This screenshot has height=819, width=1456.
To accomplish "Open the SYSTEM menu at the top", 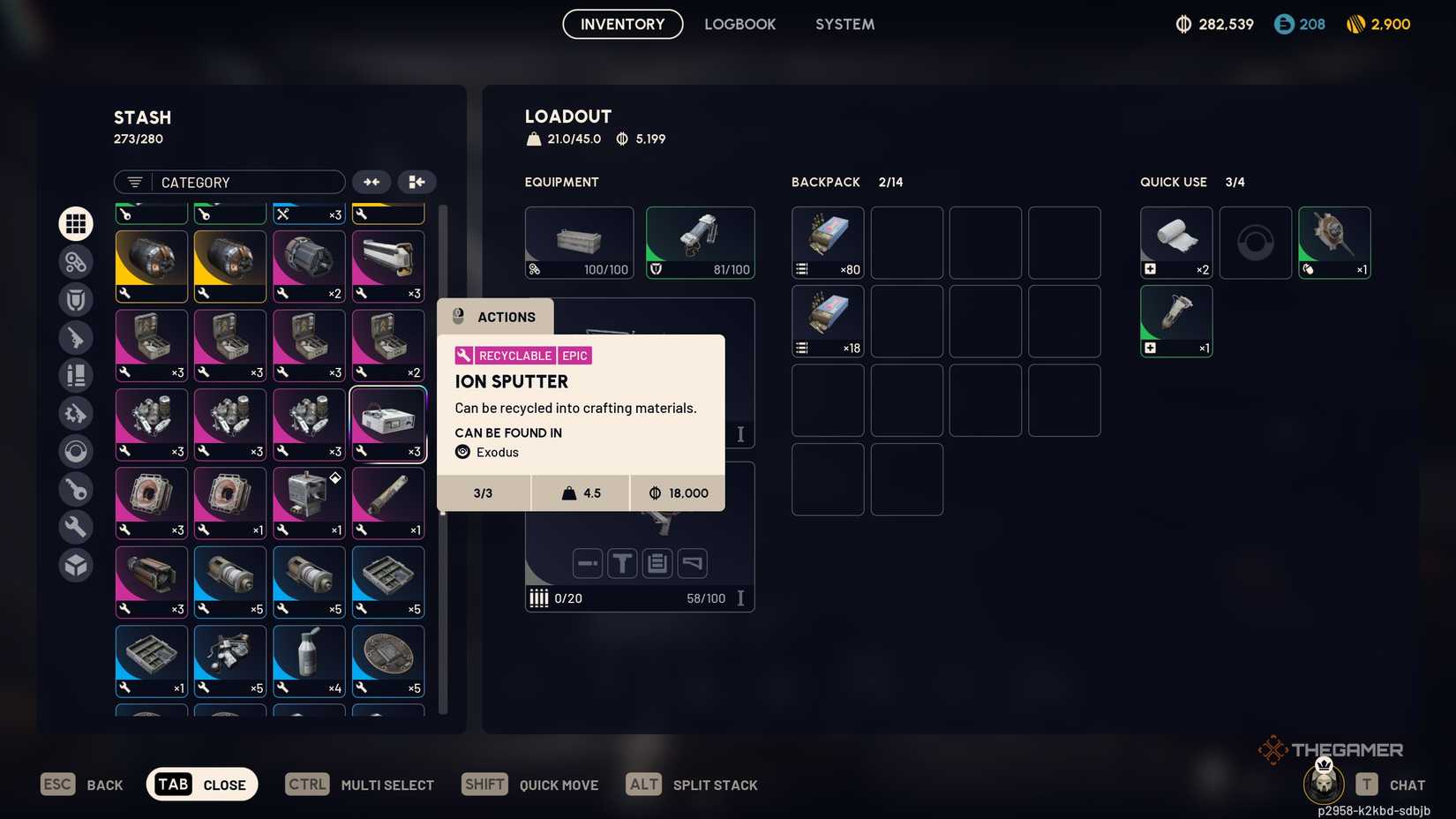I will point(844,24).
